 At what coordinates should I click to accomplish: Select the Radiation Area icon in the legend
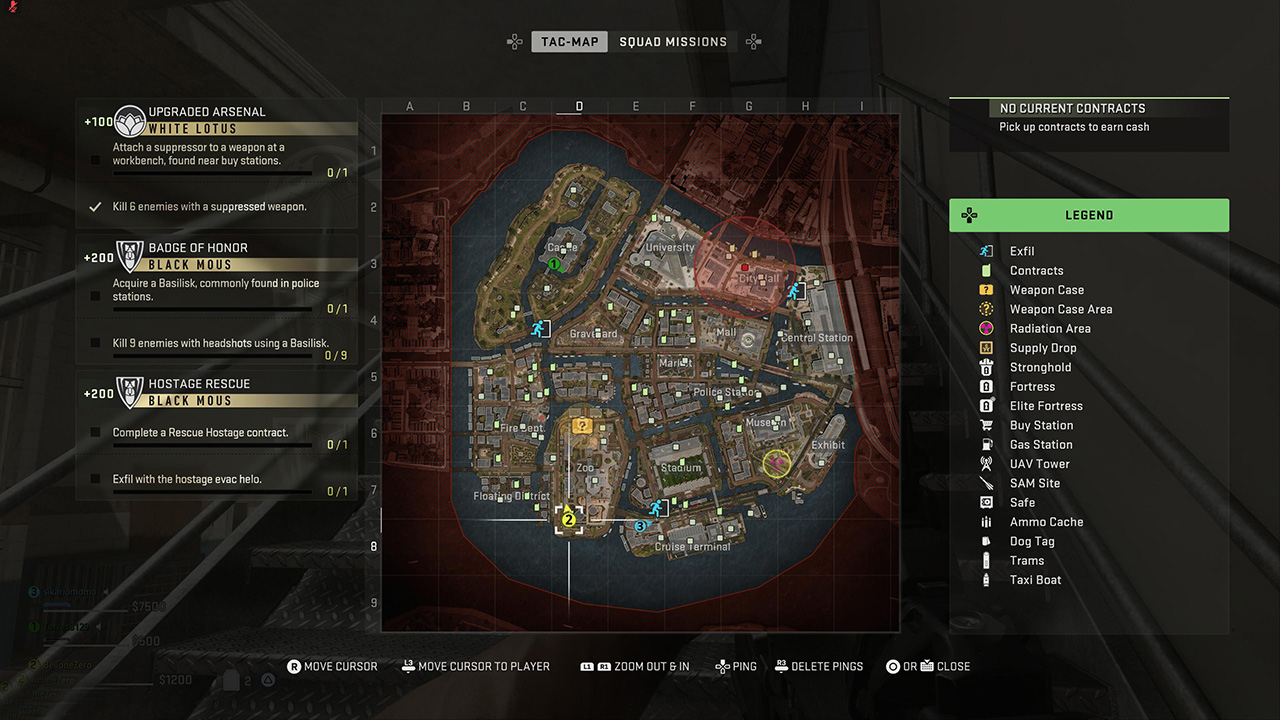985,328
